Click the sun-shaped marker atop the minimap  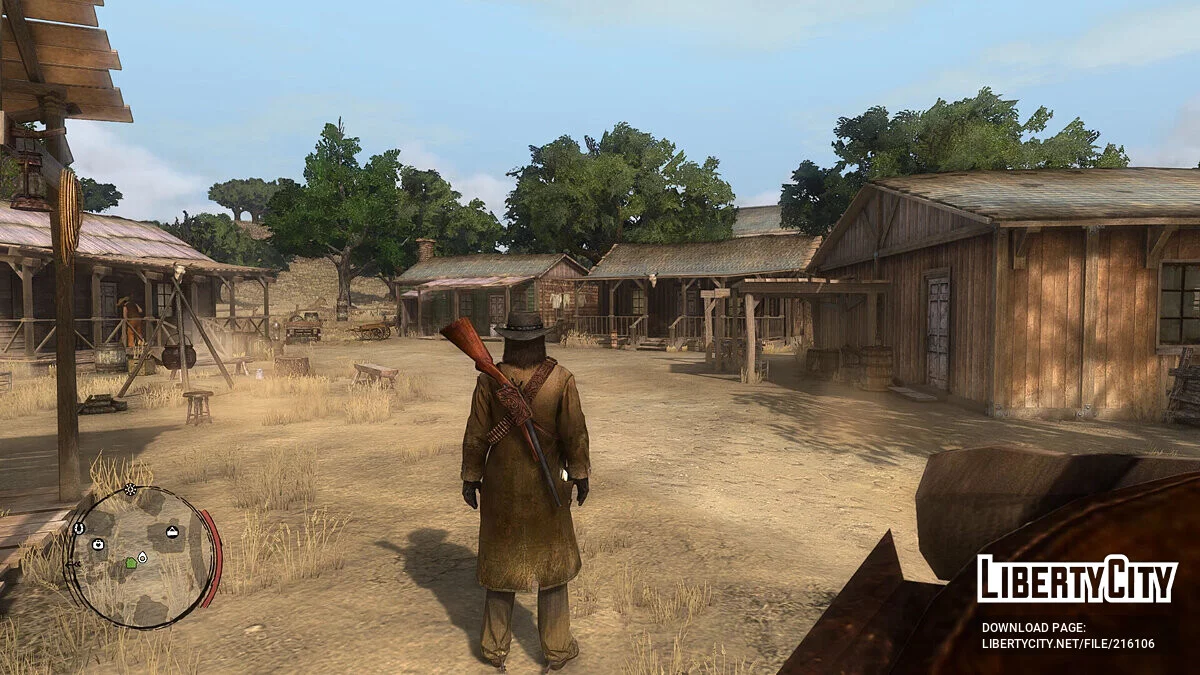pyautogui.click(x=130, y=489)
